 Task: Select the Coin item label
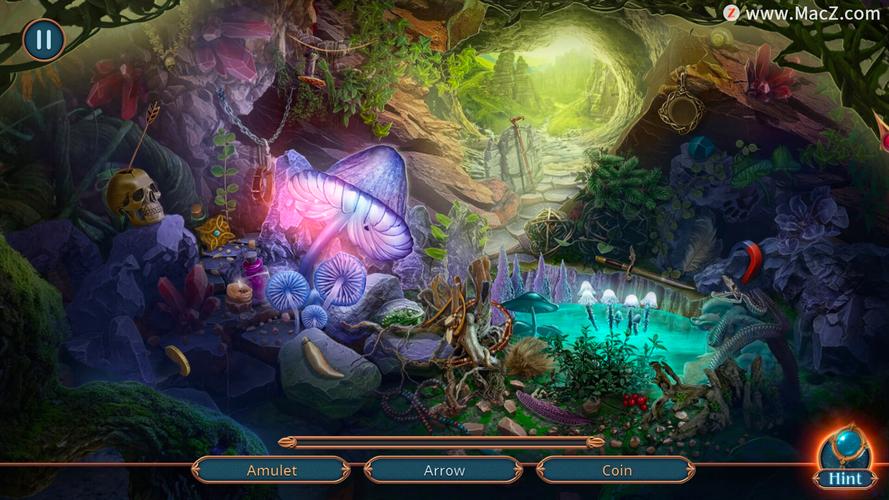(x=615, y=470)
